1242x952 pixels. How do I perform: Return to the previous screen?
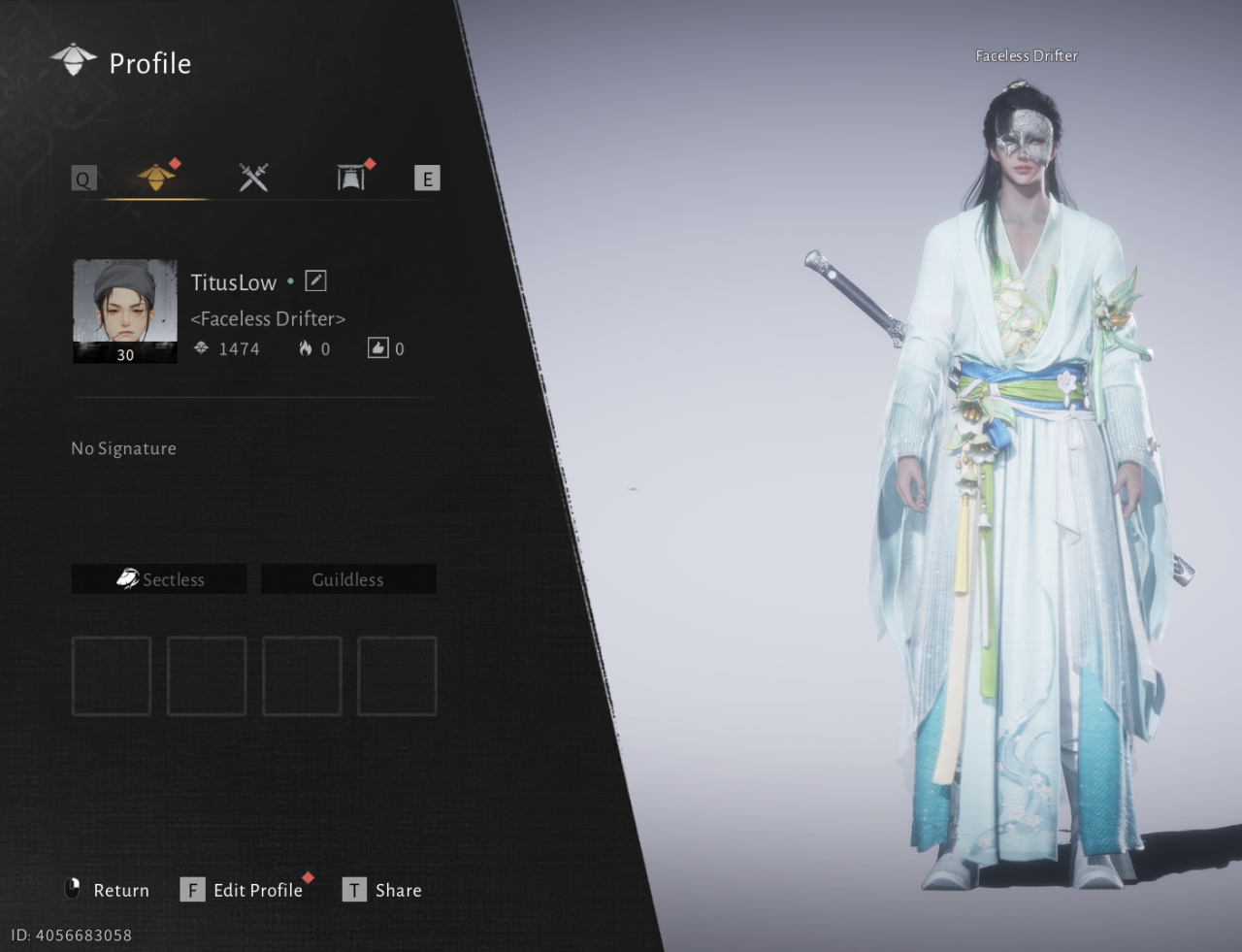click(107, 890)
